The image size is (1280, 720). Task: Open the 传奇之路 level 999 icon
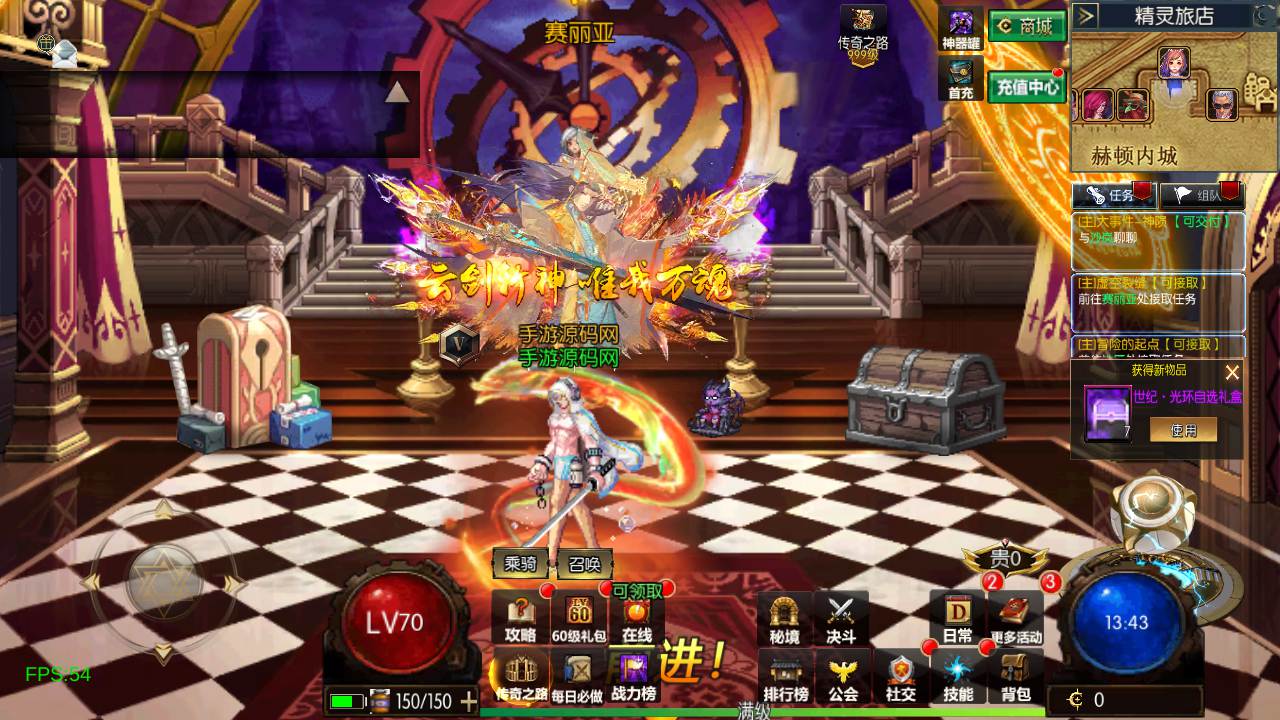click(862, 33)
